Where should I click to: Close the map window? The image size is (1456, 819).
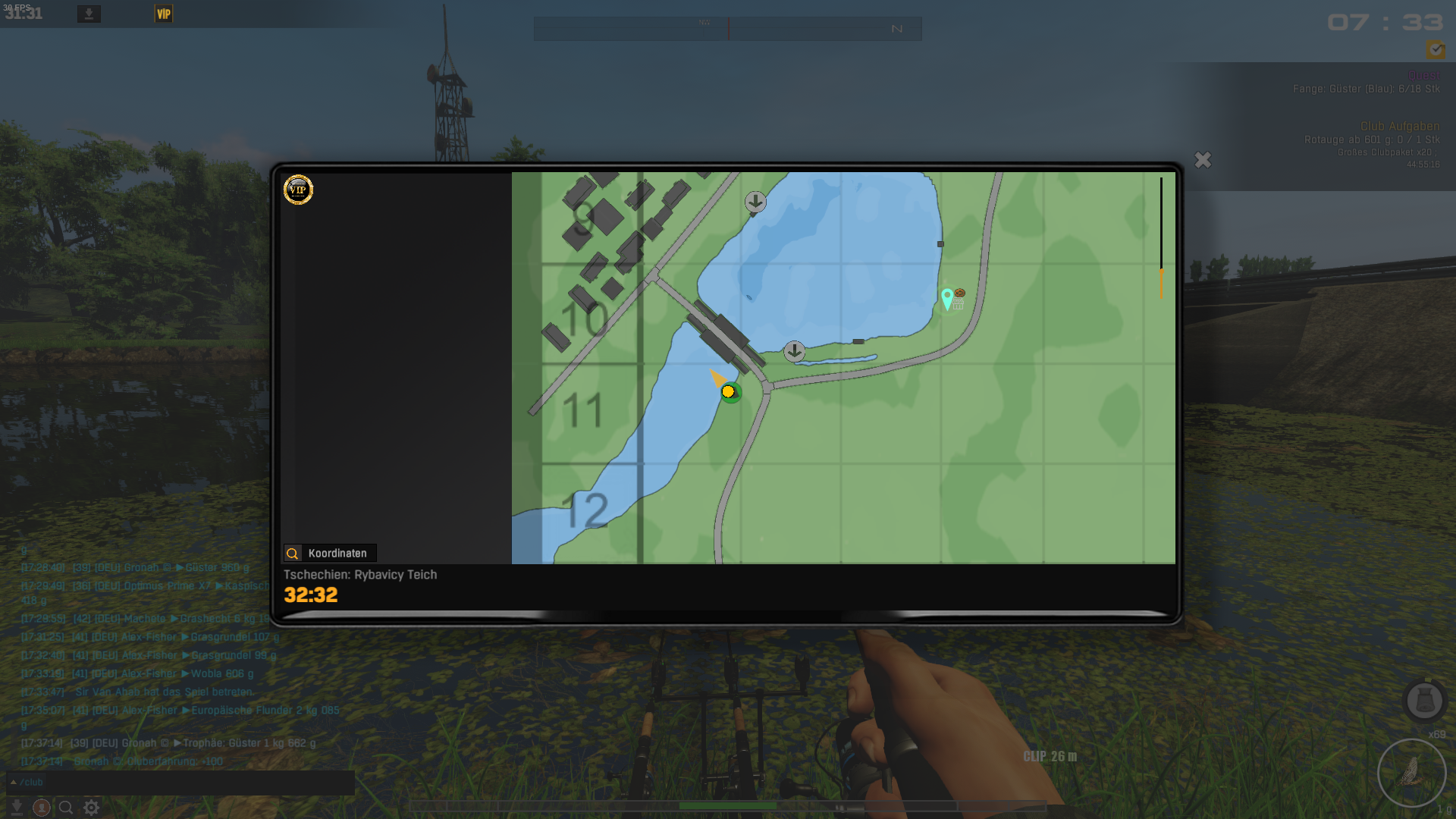tap(1203, 160)
